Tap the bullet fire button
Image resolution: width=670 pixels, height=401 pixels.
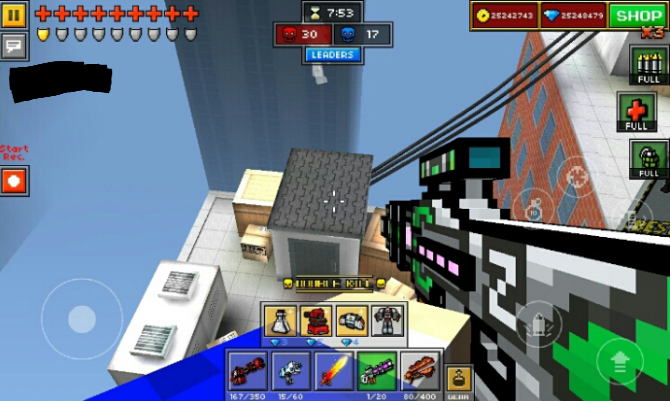[x=537, y=324]
